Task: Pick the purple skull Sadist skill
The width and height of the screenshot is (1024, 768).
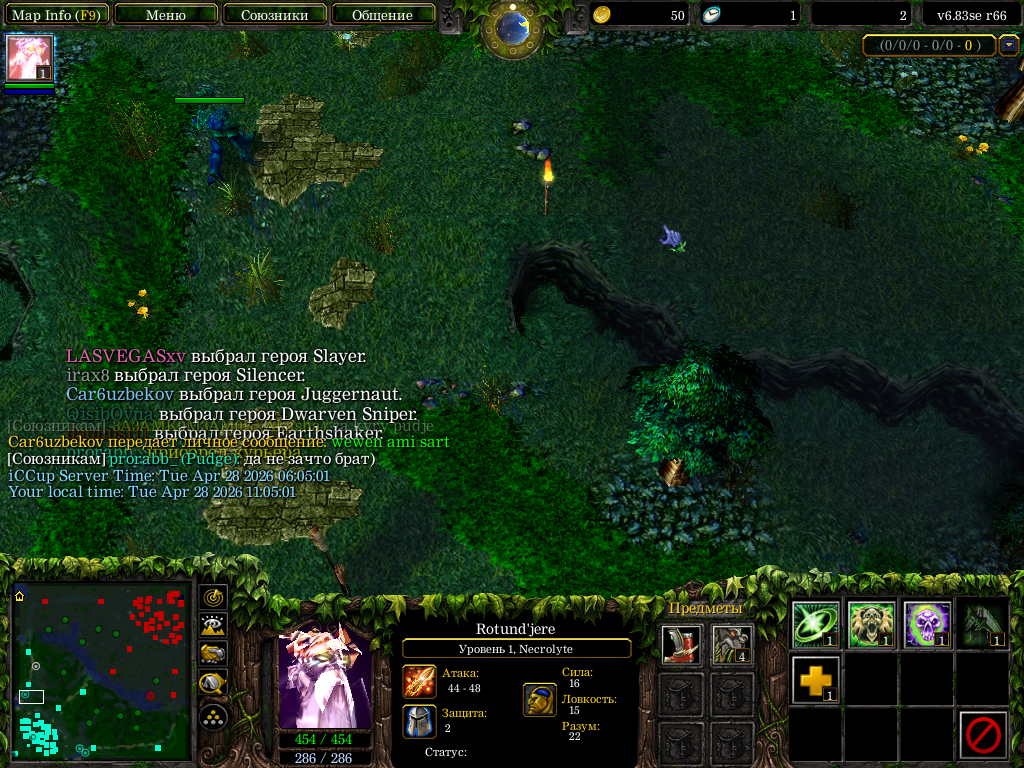Action: pos(926,624)
